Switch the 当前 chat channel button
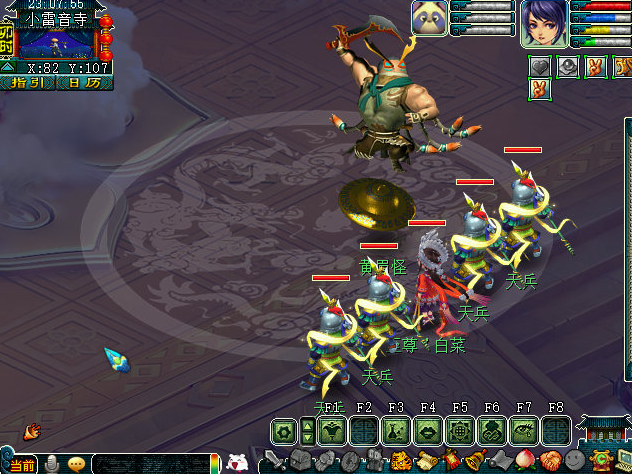Viewport: 632px width, 474px height. pyautogui.click(x=19, y=465)
